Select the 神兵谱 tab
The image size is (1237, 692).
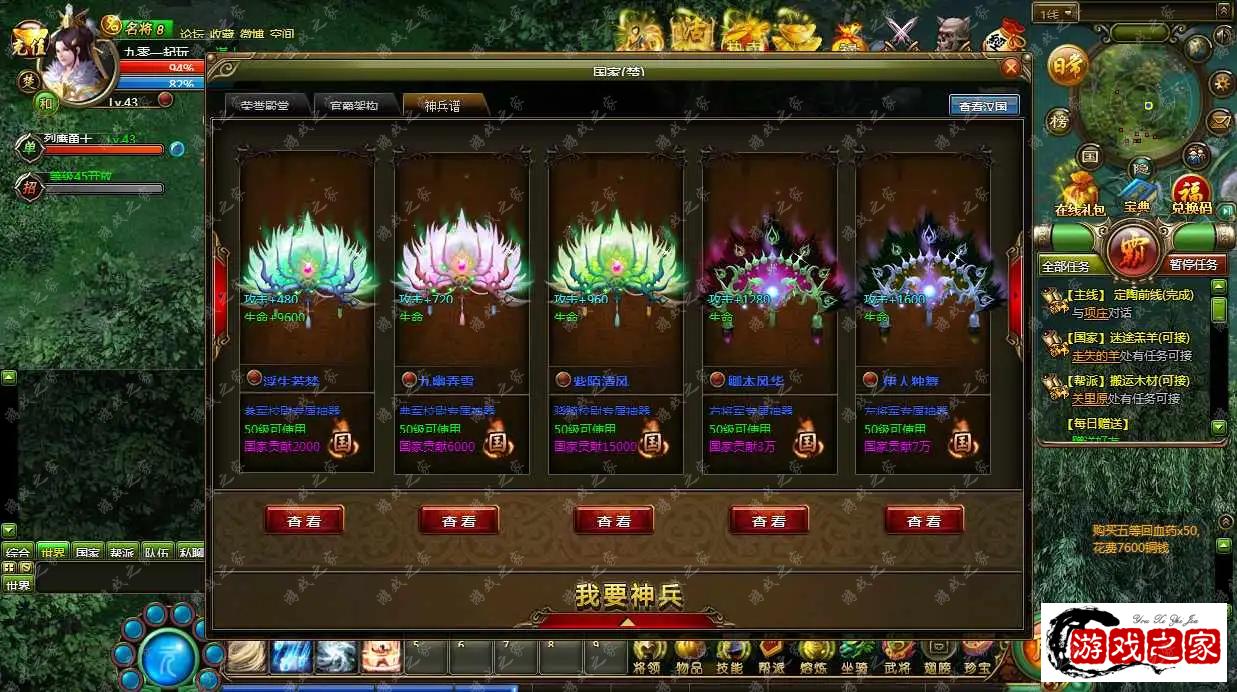tap(443, 105)
